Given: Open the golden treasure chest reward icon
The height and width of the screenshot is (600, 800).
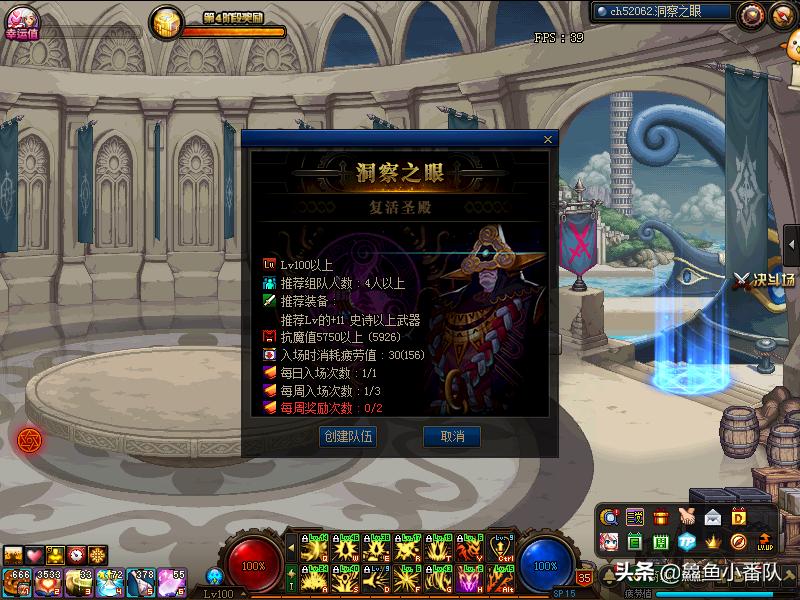Looking at the screenshot, I should click(166, 20).
